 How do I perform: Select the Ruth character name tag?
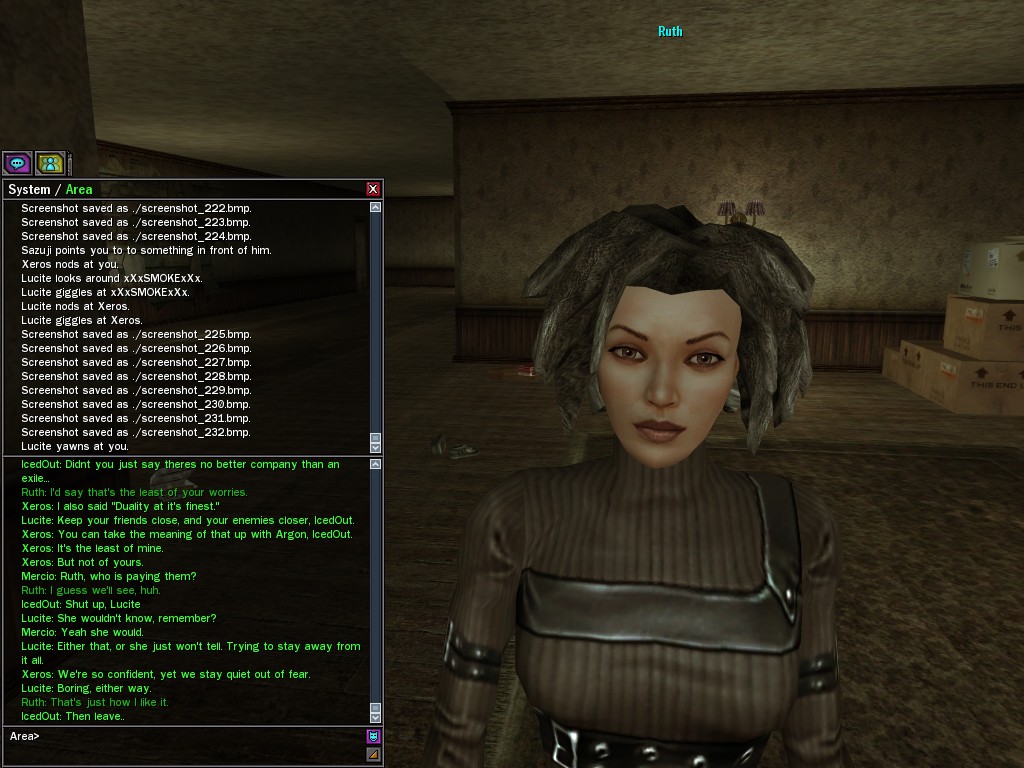pyautogui.click(x=670, y=31)
